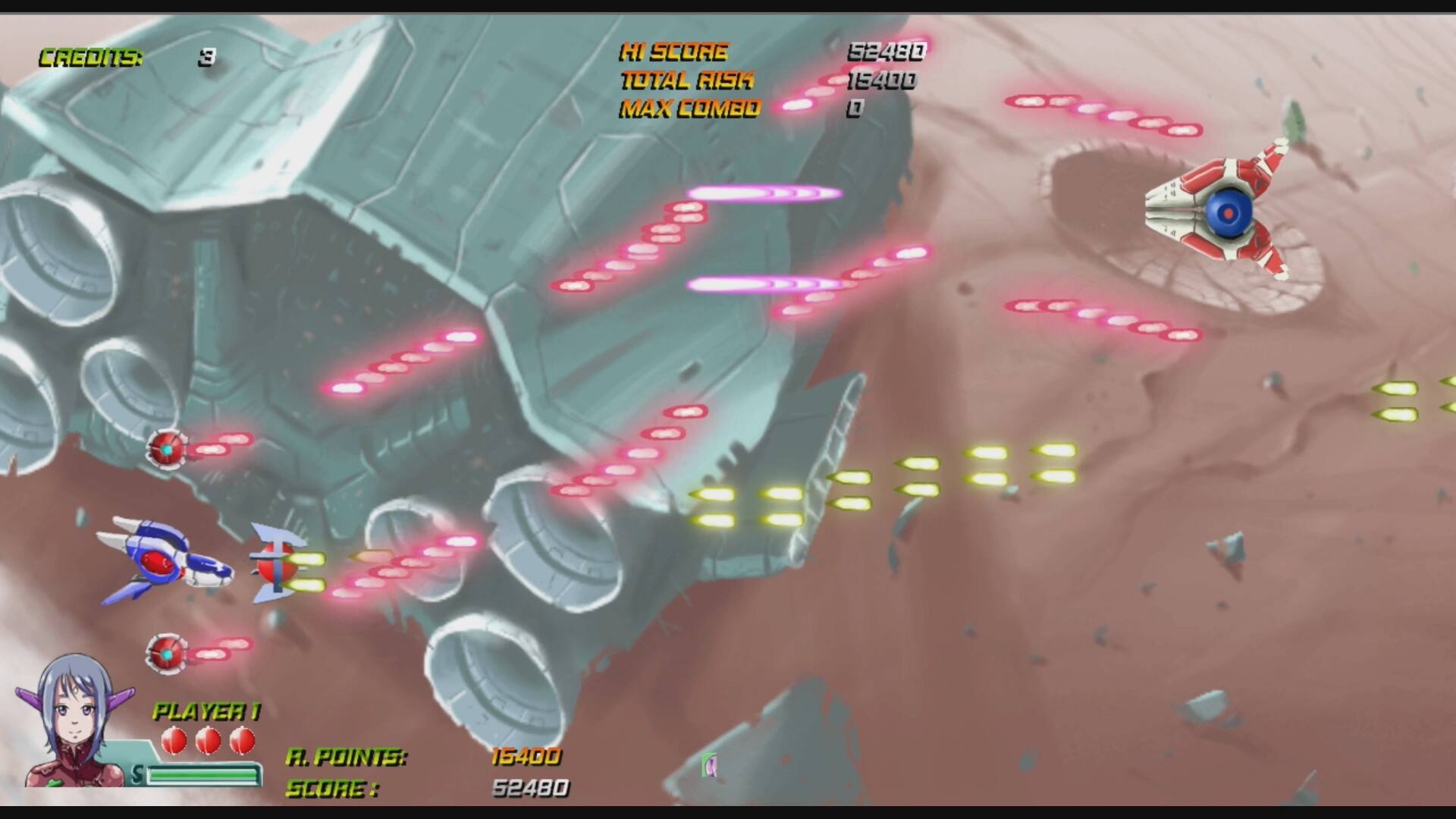Click the red enemy turret on the left
Image resolution: width=1456 pixels, height=819 pixels.
(168, 450)
